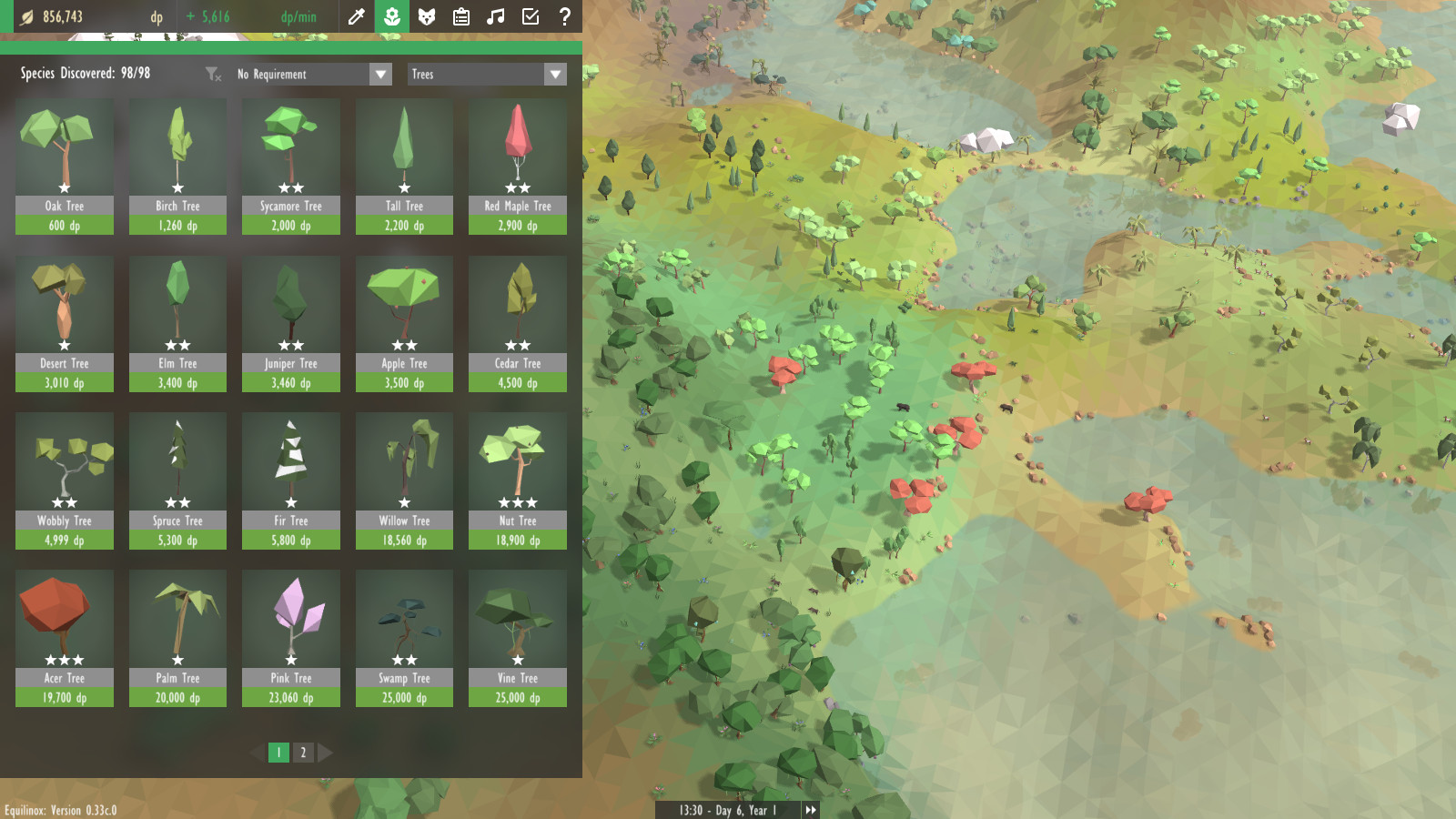
Task: Clear the species filter funnel icon
Action: (x=213, y=75)
